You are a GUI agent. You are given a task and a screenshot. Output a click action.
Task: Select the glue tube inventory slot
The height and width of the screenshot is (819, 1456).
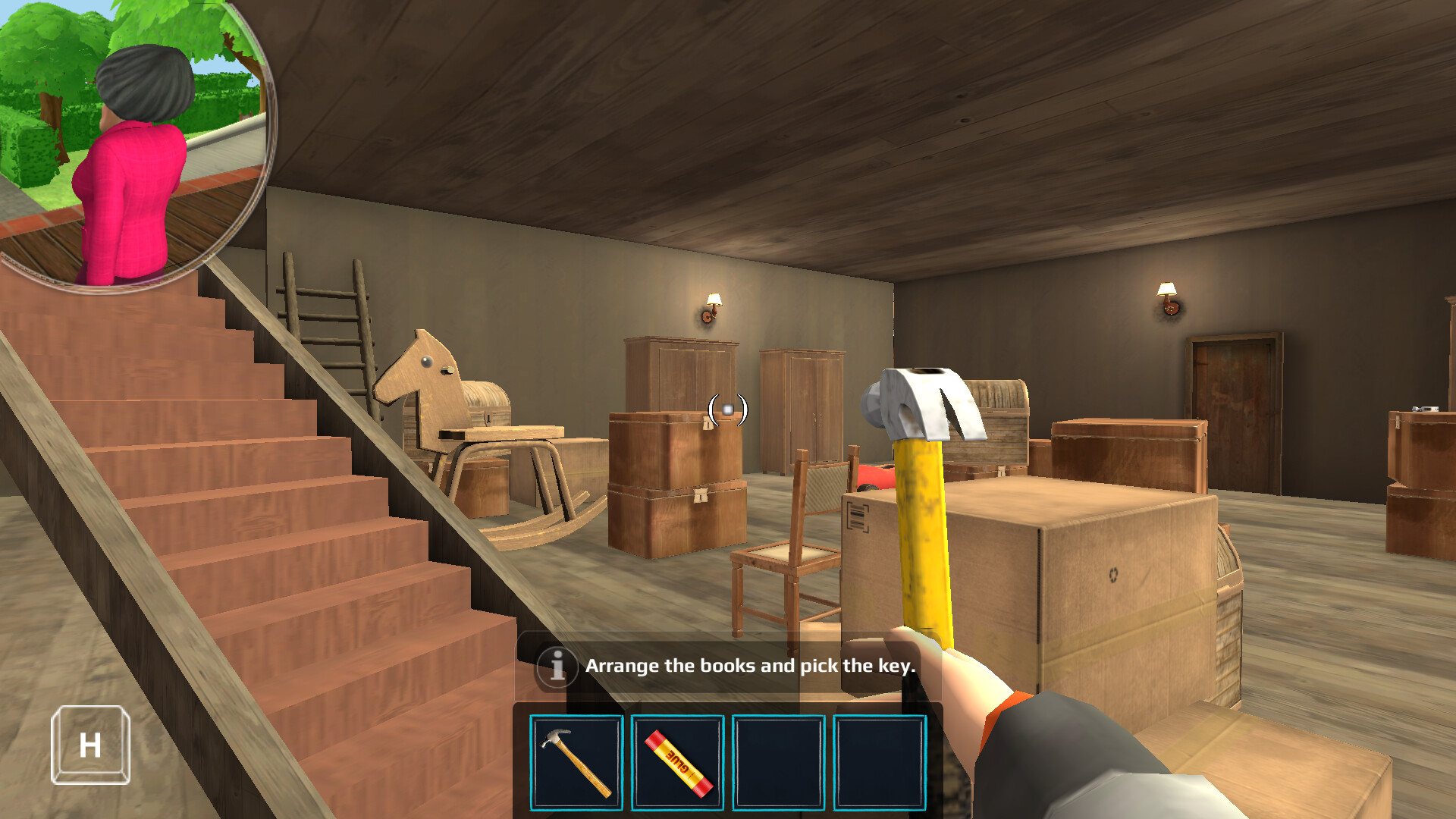(677, 763)
